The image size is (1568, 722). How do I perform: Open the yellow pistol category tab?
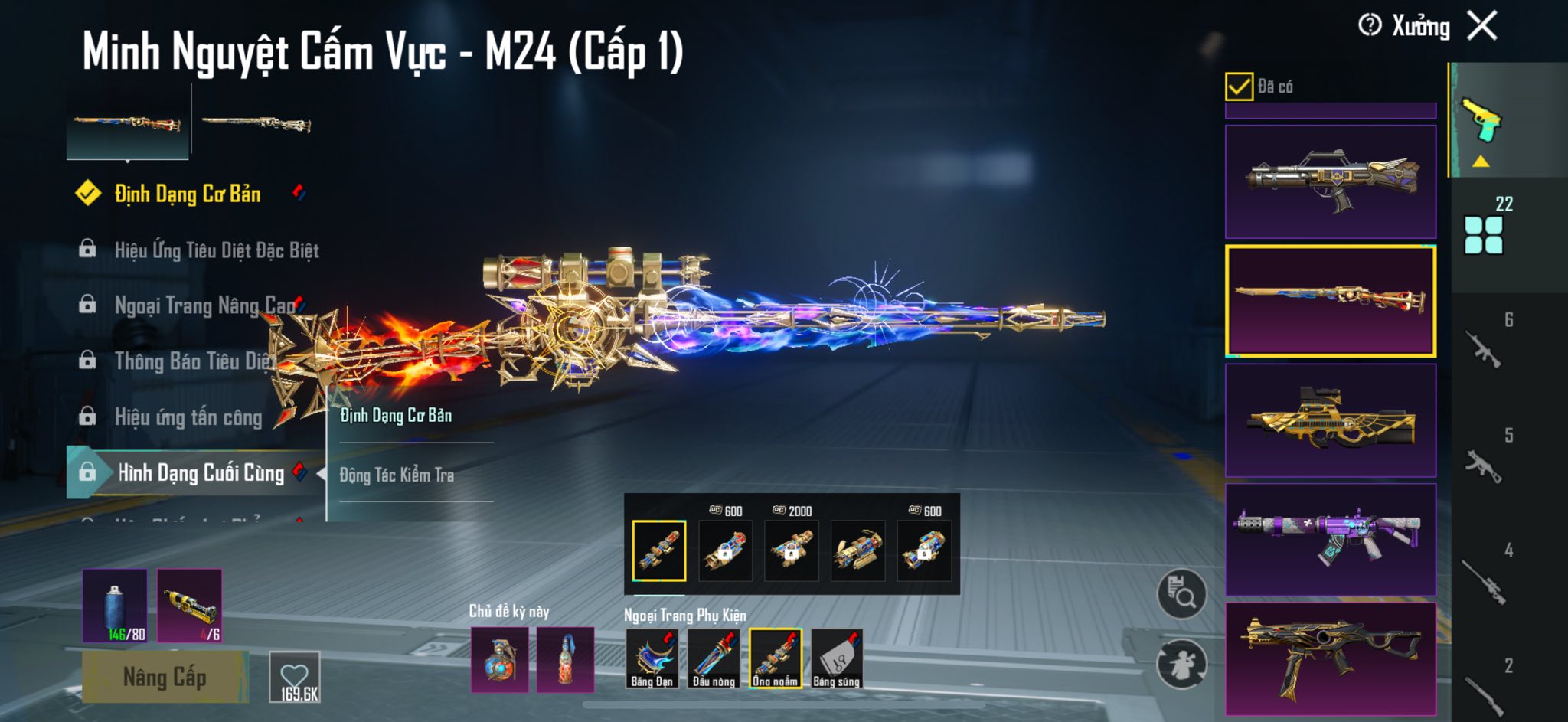(1481, 121)
